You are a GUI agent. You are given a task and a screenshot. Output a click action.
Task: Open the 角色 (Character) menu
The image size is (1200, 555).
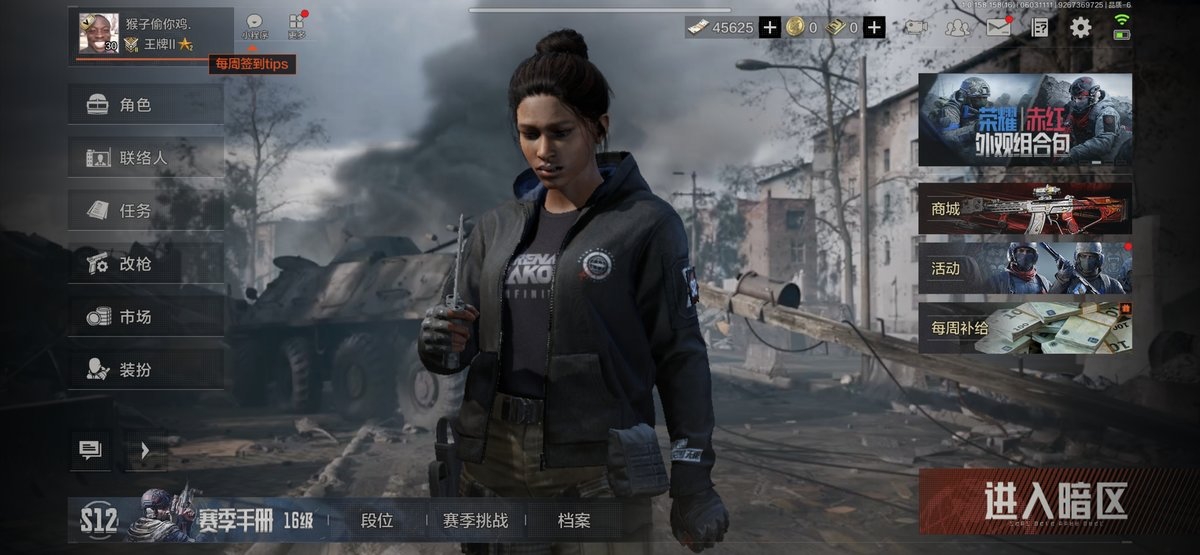145,105
